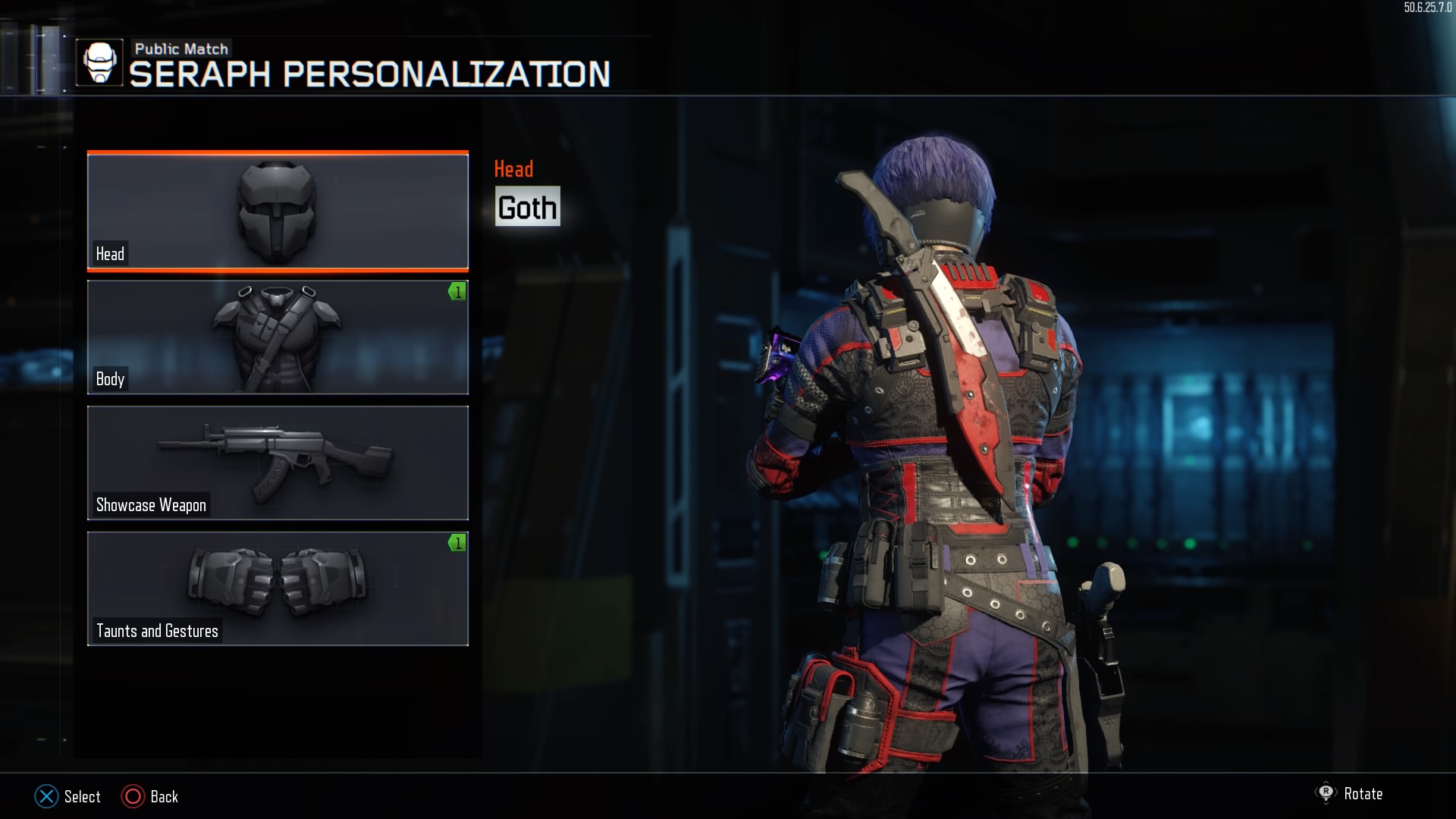Screen dimensions: 1456x819
Task: Select the Head customization tile
Action: (x=278, y=212)
